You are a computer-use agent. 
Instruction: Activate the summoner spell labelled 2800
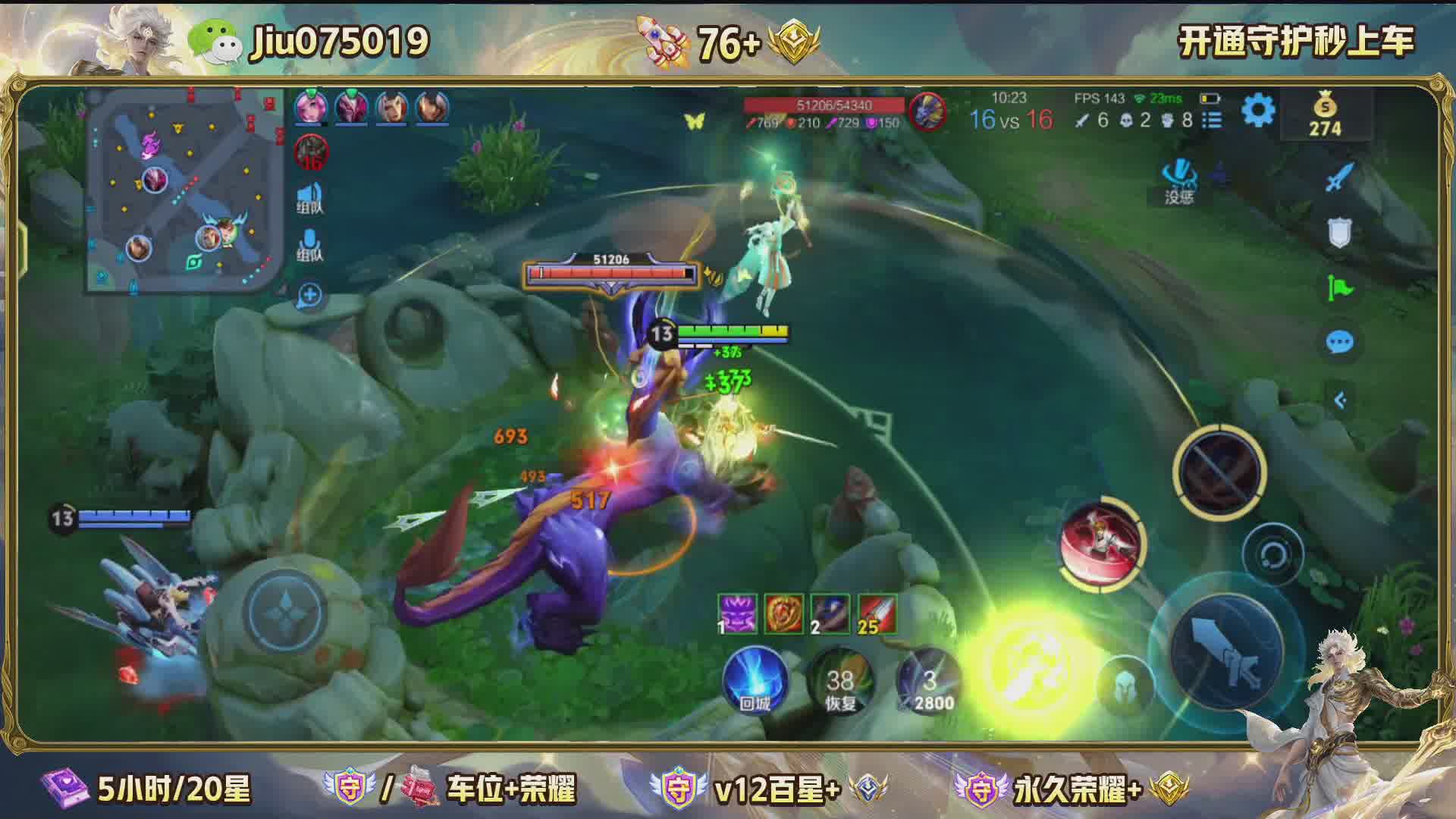[x=930, y=680]
